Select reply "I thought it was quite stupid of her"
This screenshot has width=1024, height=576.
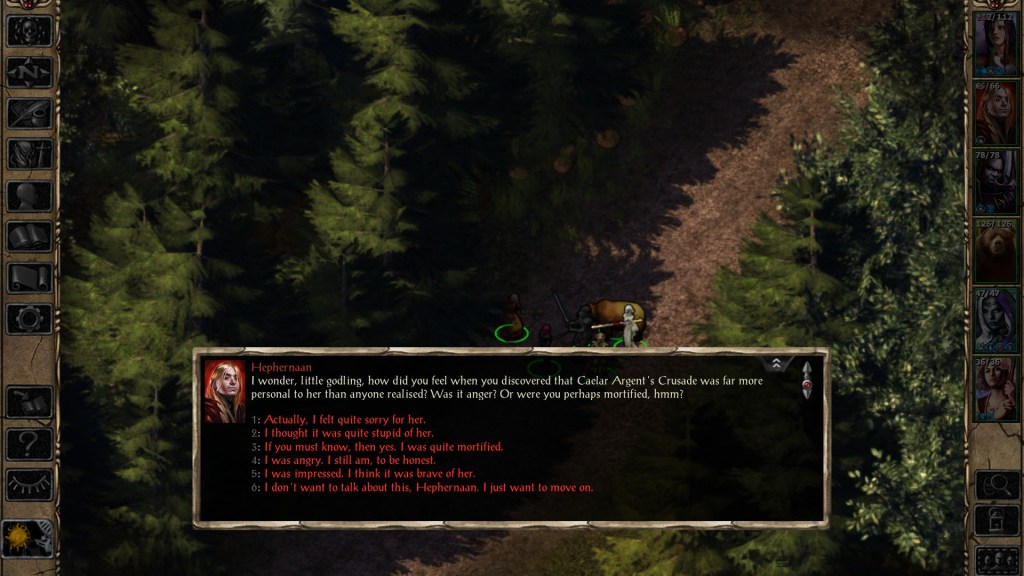(x=348, y=433)
